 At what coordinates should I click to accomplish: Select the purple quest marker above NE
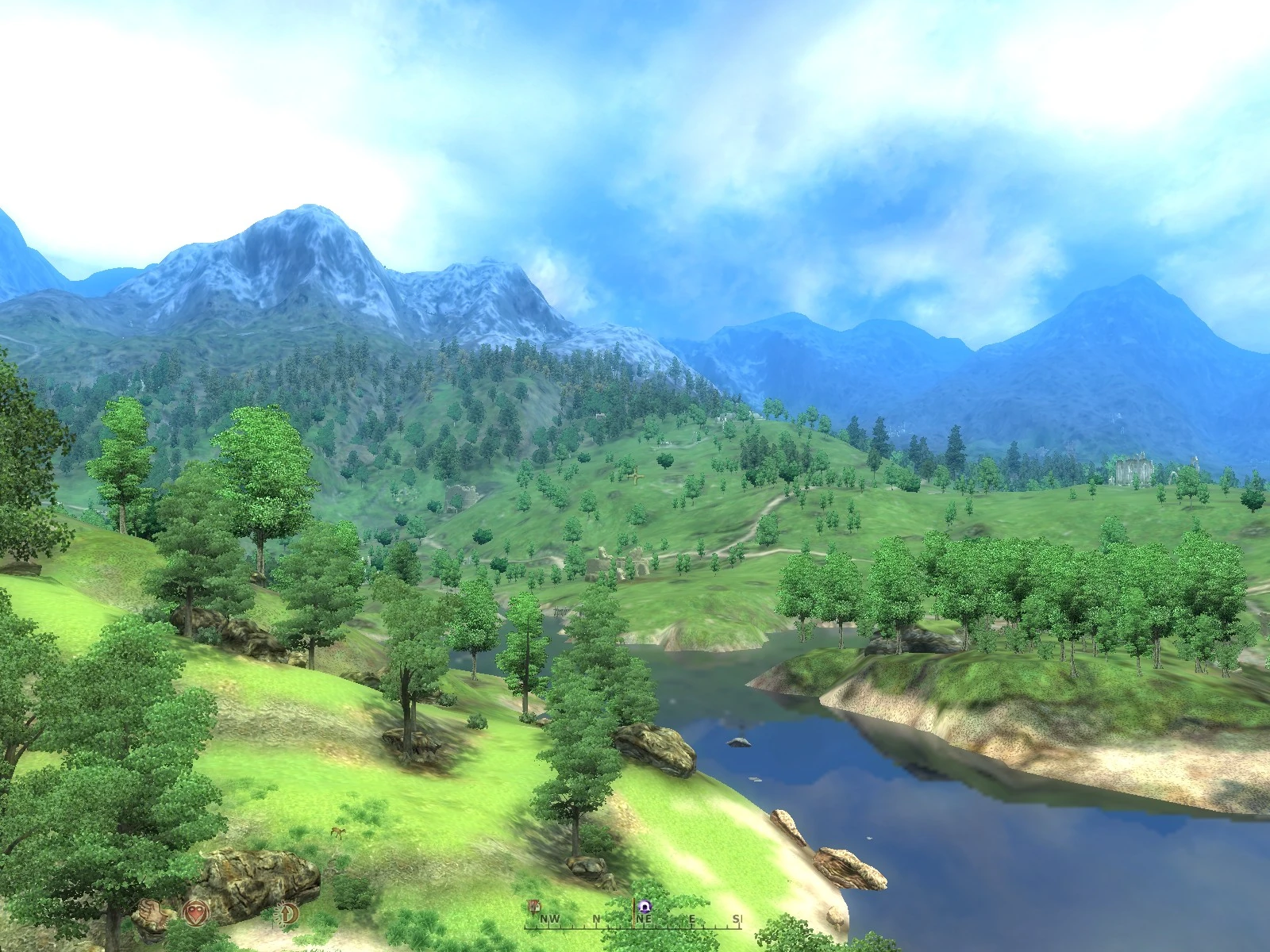[x=645, y=906]
